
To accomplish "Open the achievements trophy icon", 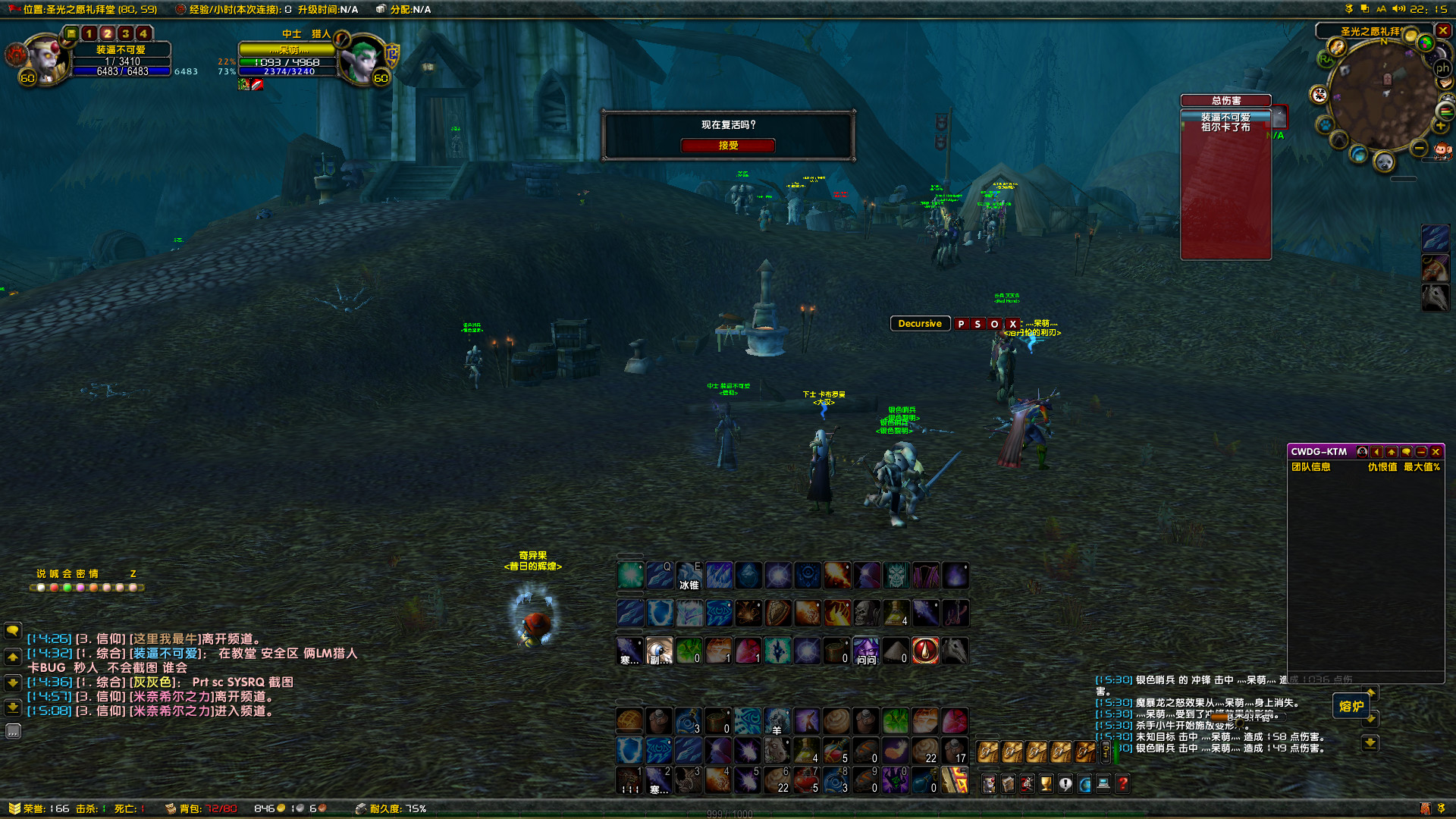I will click(x=1045, y=783).
